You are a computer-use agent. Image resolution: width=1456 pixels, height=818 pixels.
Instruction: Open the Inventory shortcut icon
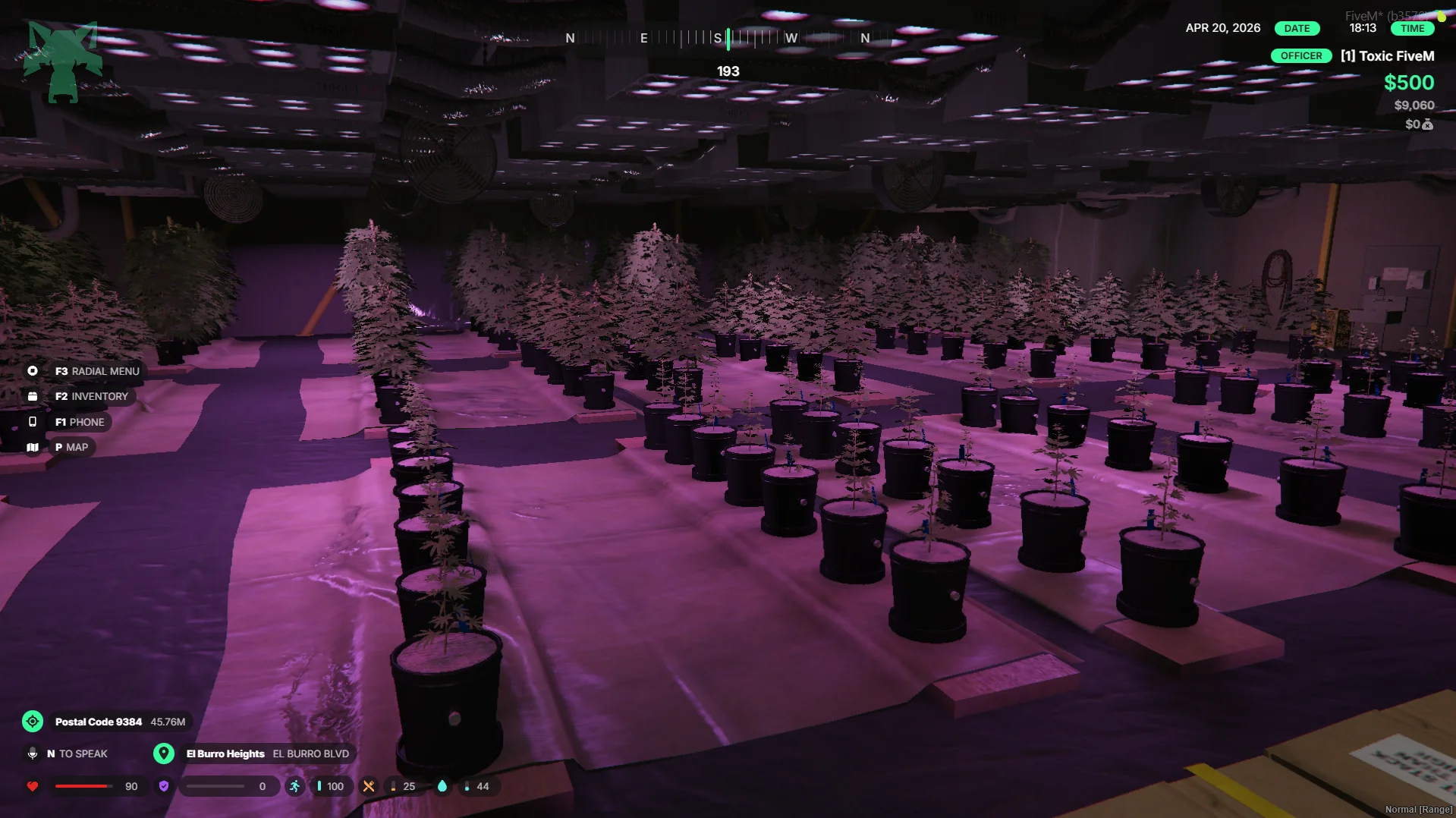click(33, 396)
